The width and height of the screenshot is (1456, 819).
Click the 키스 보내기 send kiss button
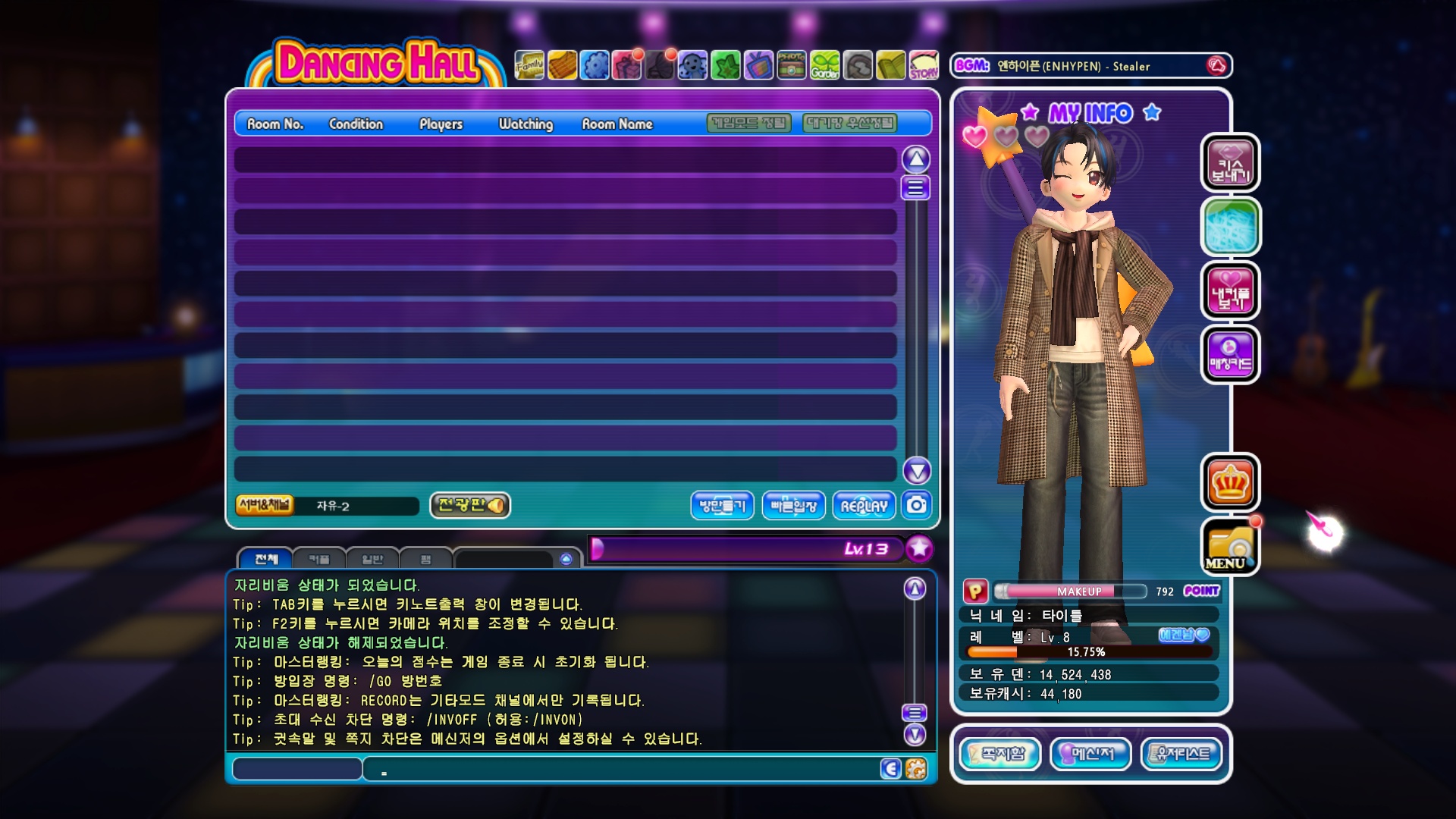[x=1230, y=163]
